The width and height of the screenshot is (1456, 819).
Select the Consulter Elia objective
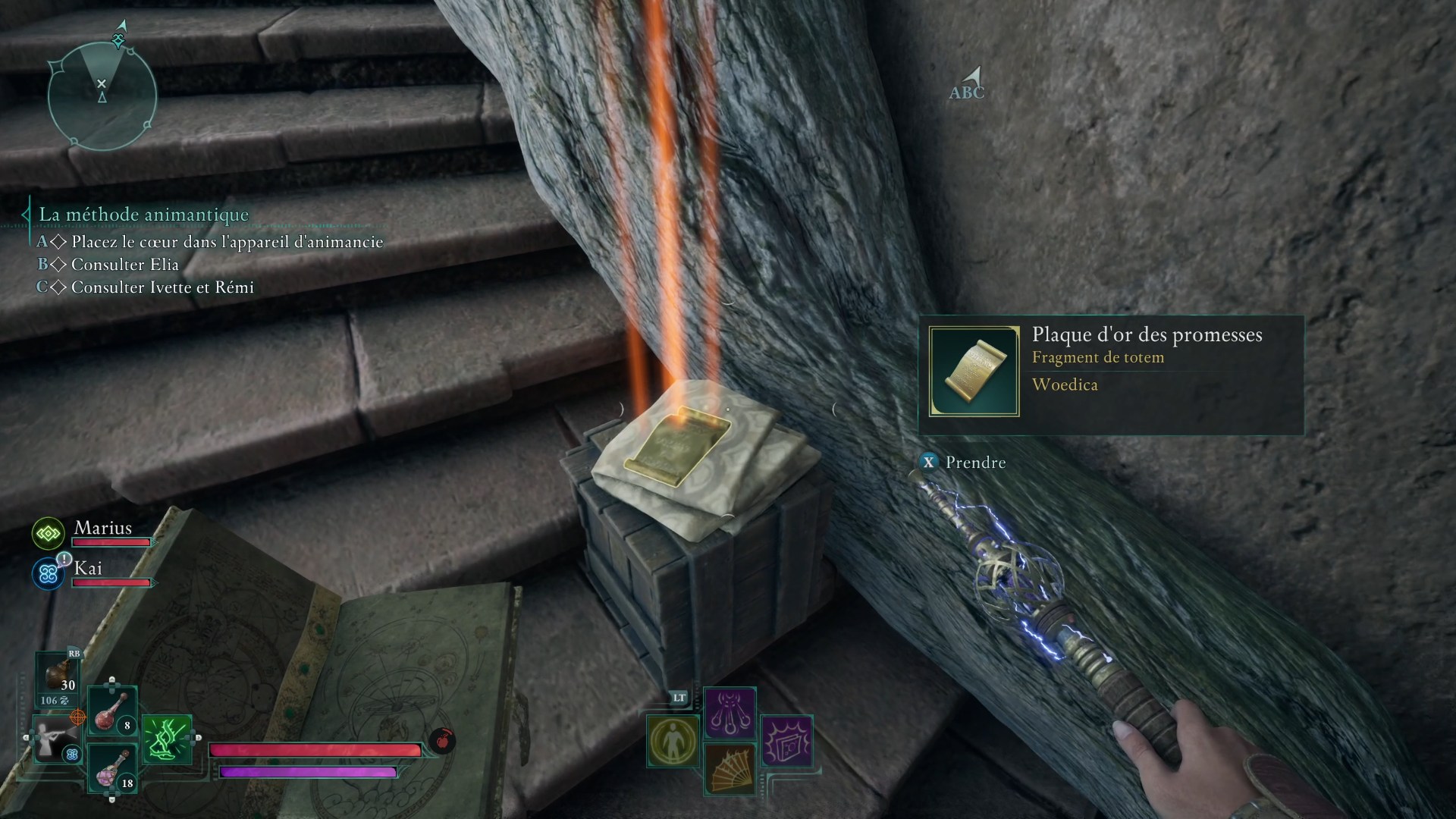point(124,265)
